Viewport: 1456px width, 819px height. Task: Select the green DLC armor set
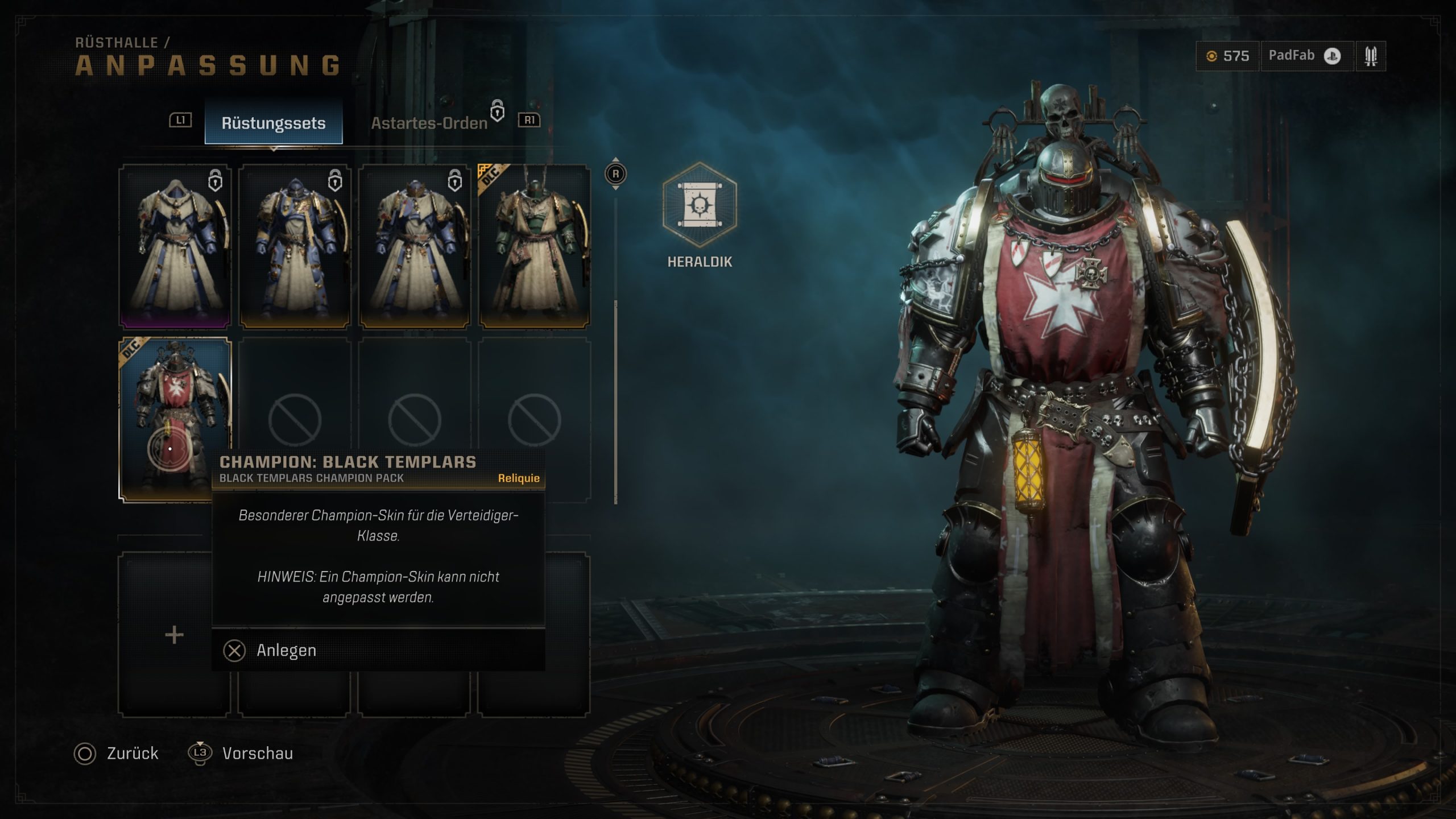[534, 246]
